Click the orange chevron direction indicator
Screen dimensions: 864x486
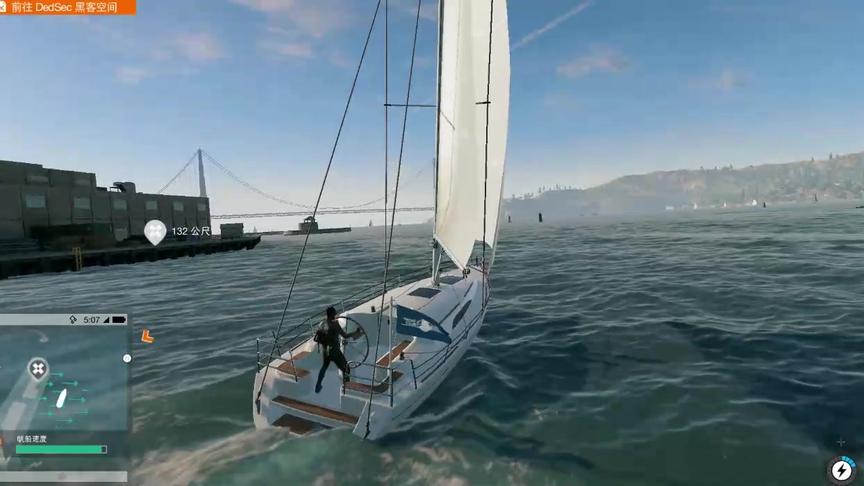pyautogui.click(x=147, y=337)
